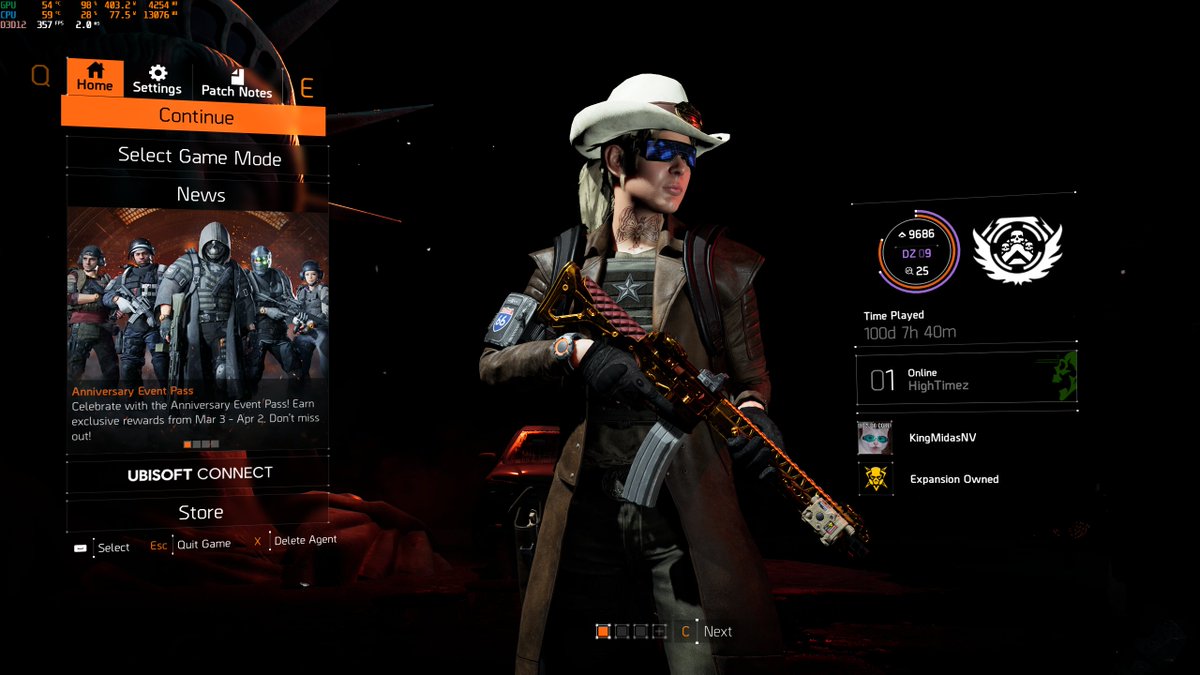Open the agent level and DZ rank circle

pos(918,250)
